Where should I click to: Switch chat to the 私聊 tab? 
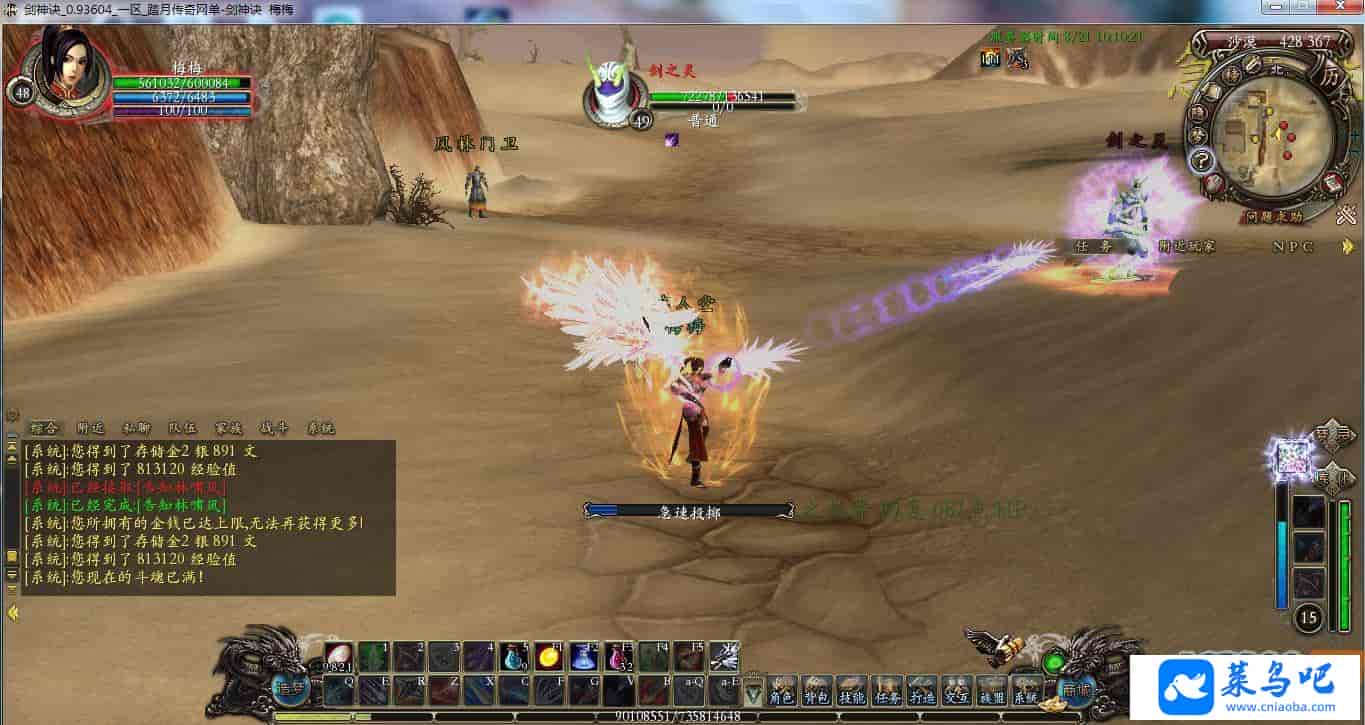click(x=136, y=428)
